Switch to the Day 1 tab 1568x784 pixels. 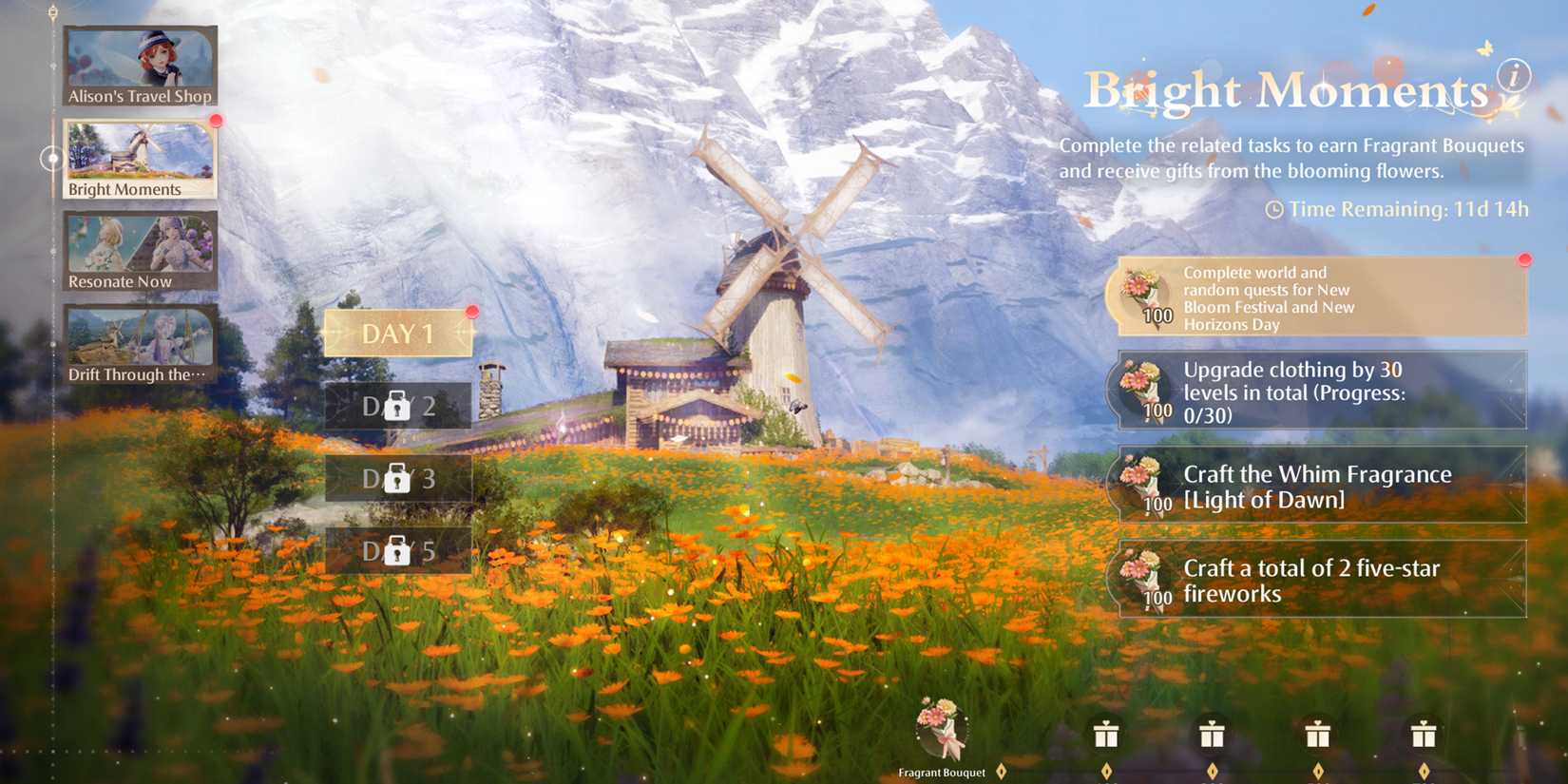(397, 334)
